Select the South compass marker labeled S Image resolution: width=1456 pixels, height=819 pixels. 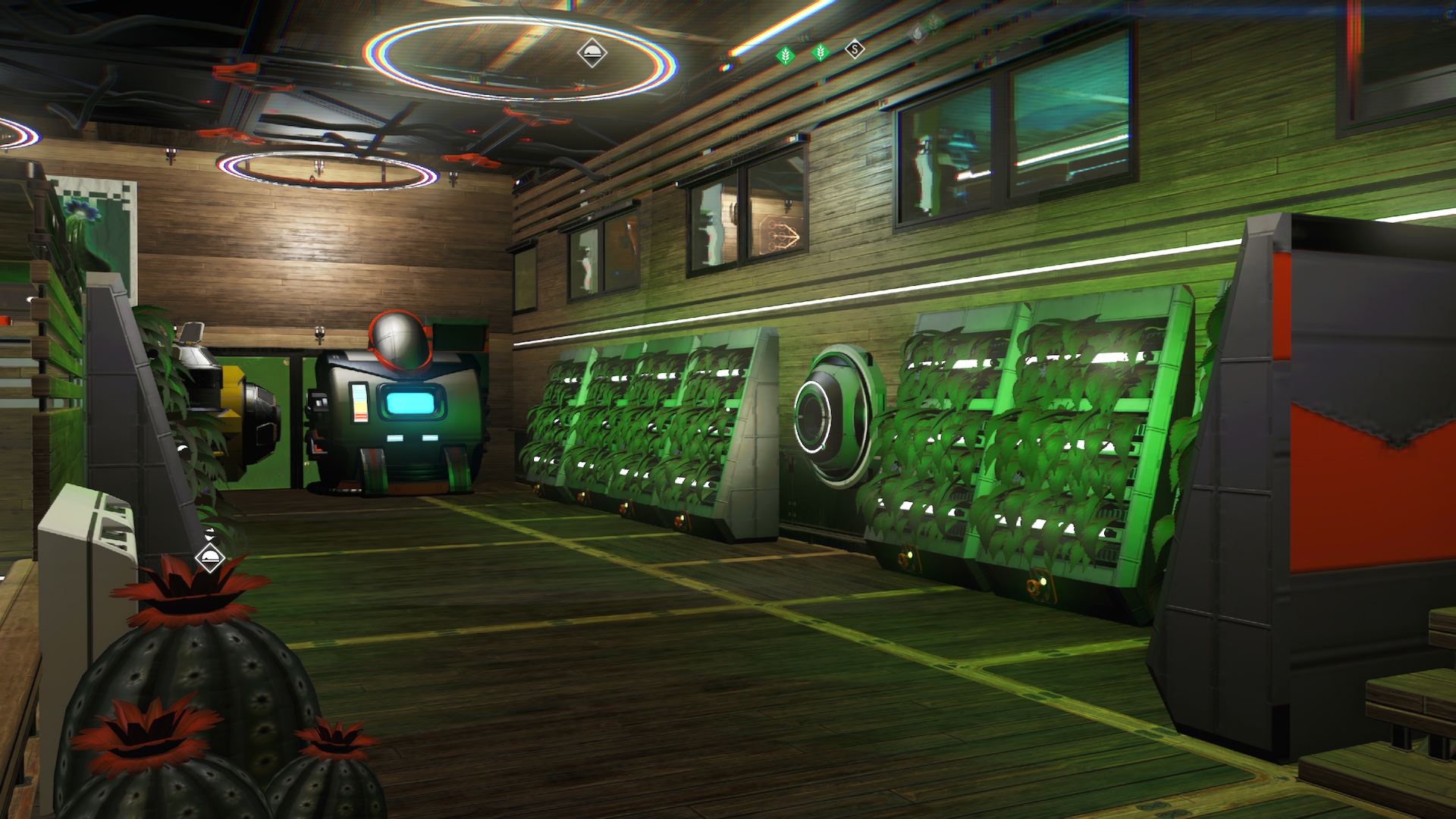click(855, 50)
